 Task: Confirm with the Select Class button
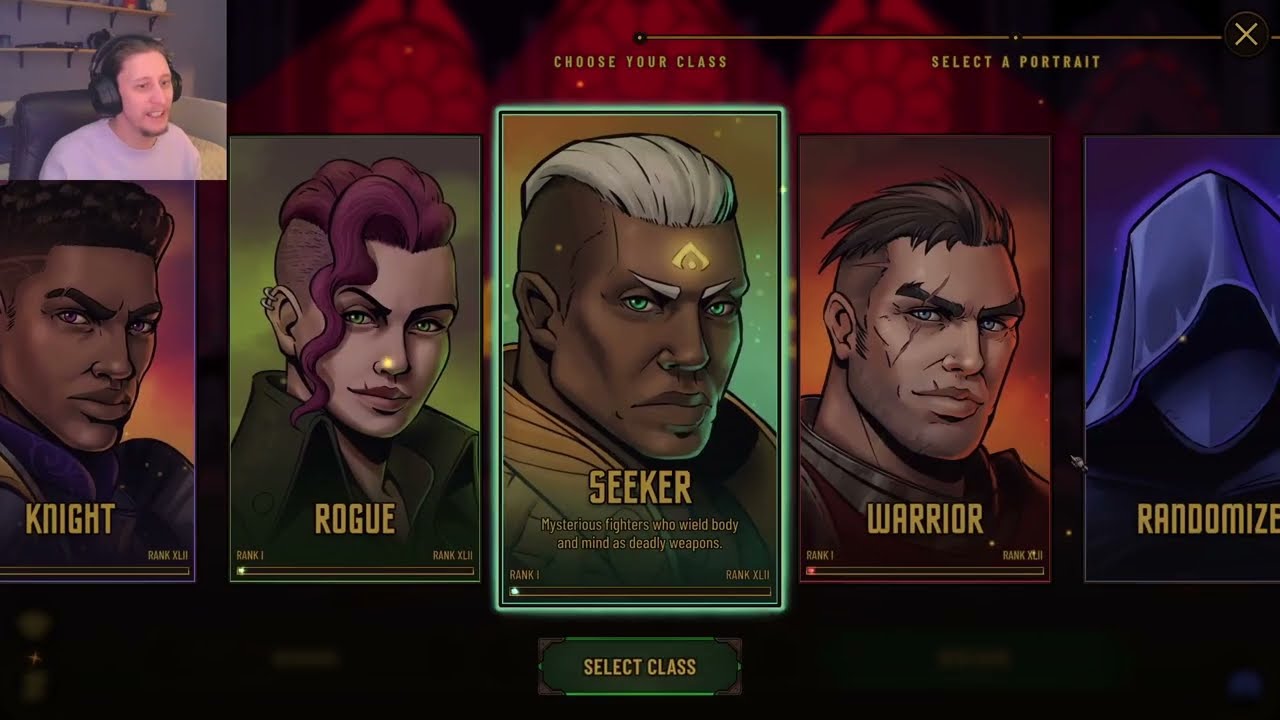639,667
